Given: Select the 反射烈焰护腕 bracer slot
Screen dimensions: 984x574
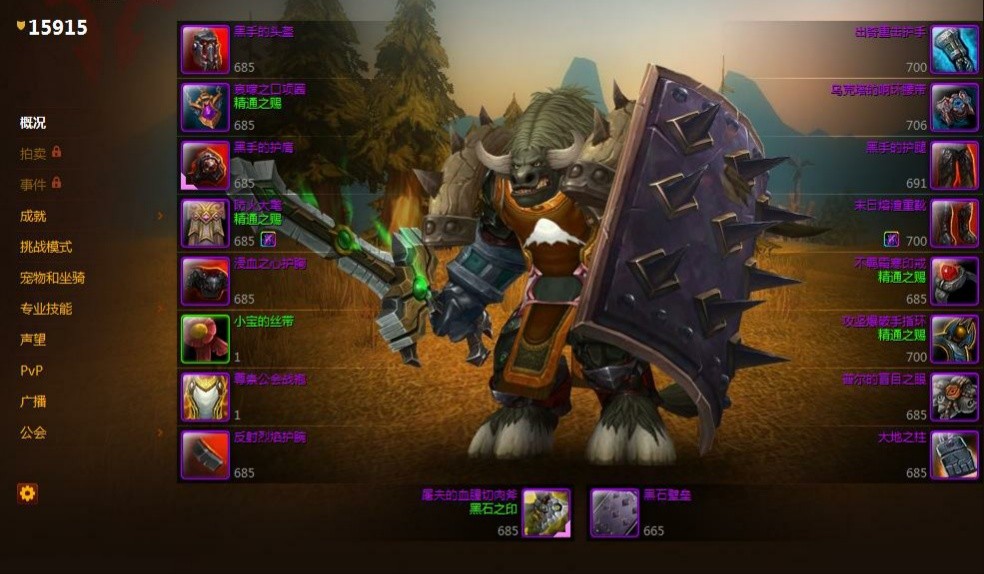Looking at the screenshot, I should (205, 455).
